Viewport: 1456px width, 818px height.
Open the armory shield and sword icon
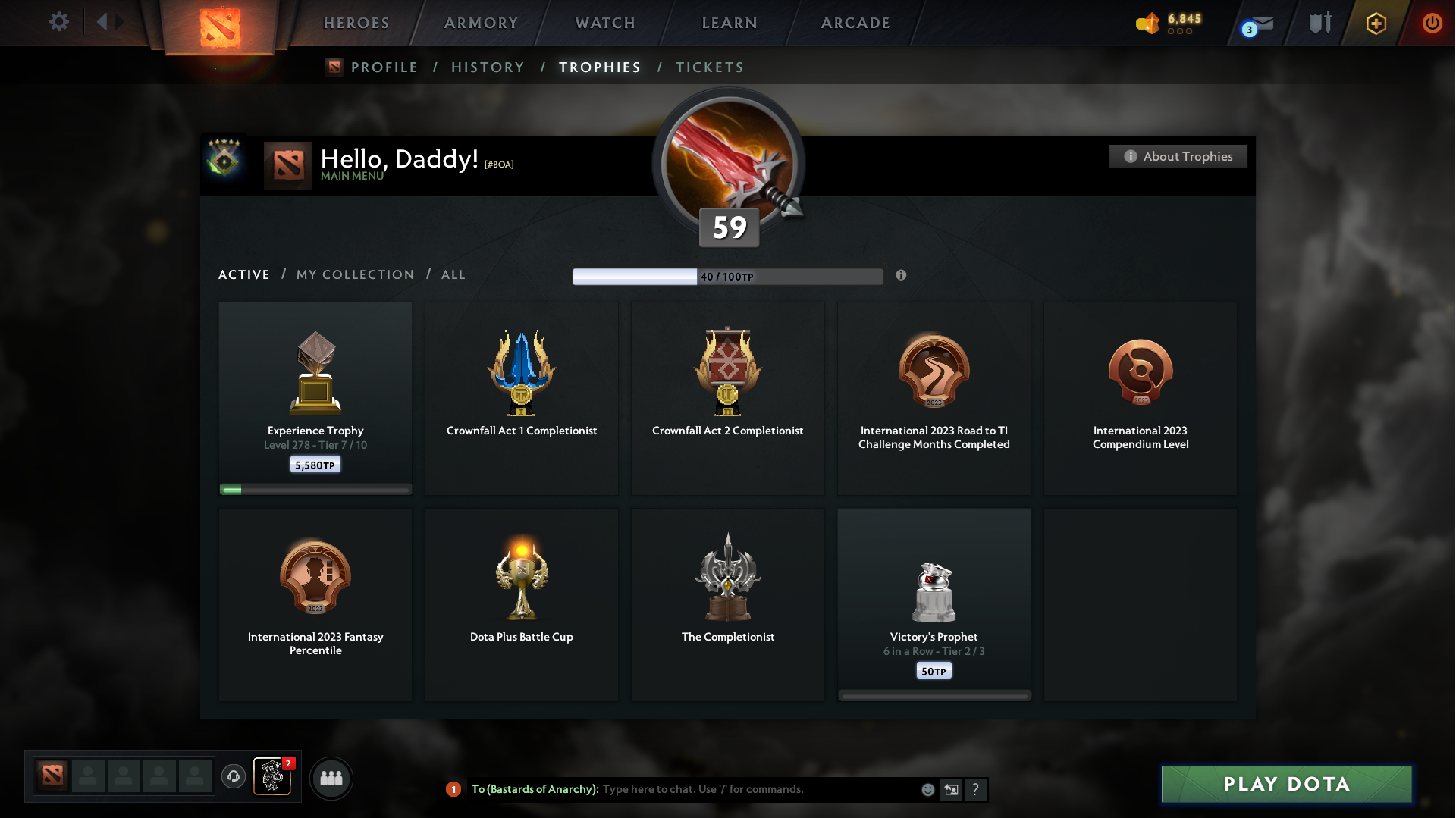point(1319,23)
